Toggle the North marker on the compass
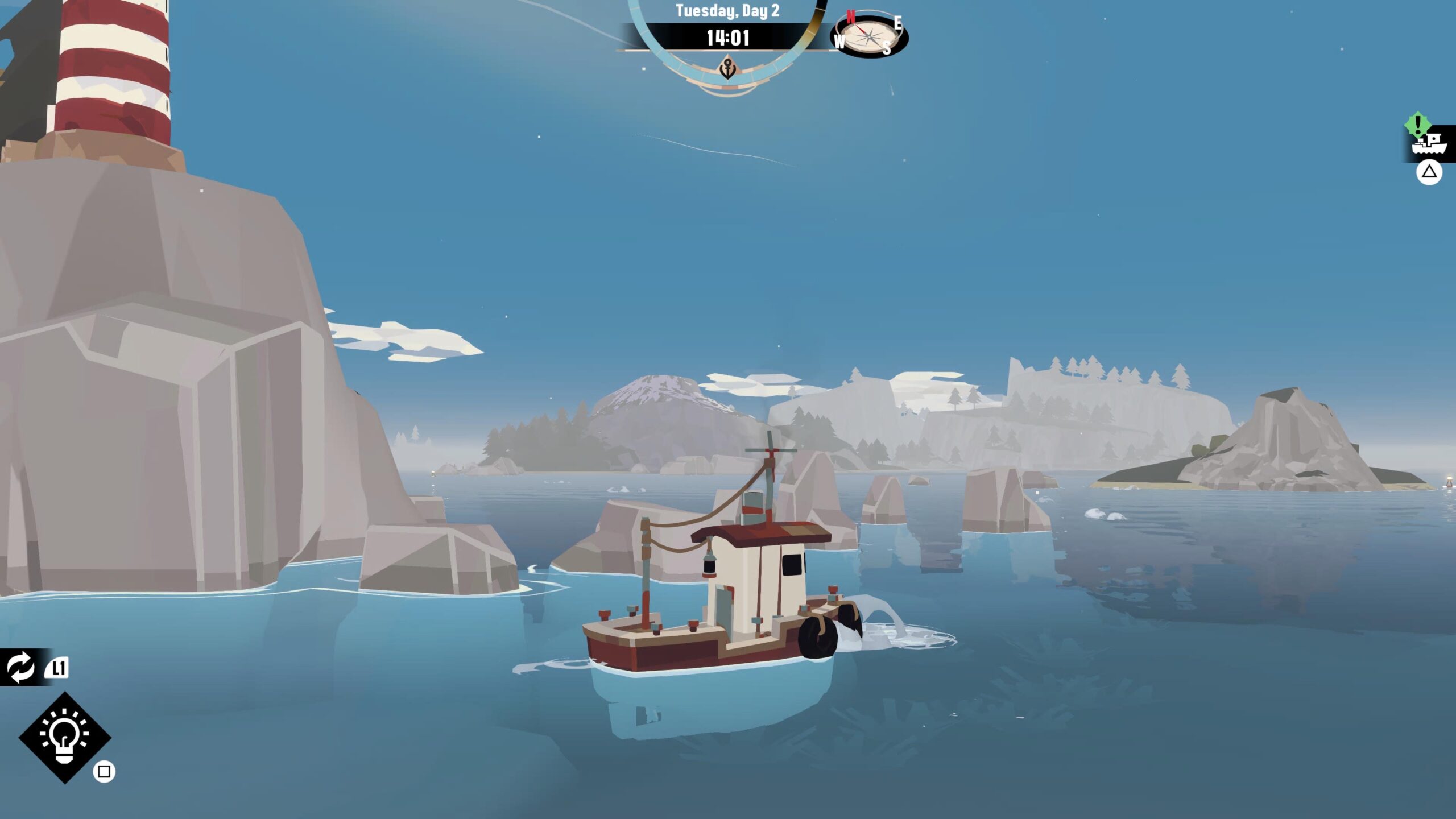Screen dimensions: 1456x819 (x=850, y=17)
